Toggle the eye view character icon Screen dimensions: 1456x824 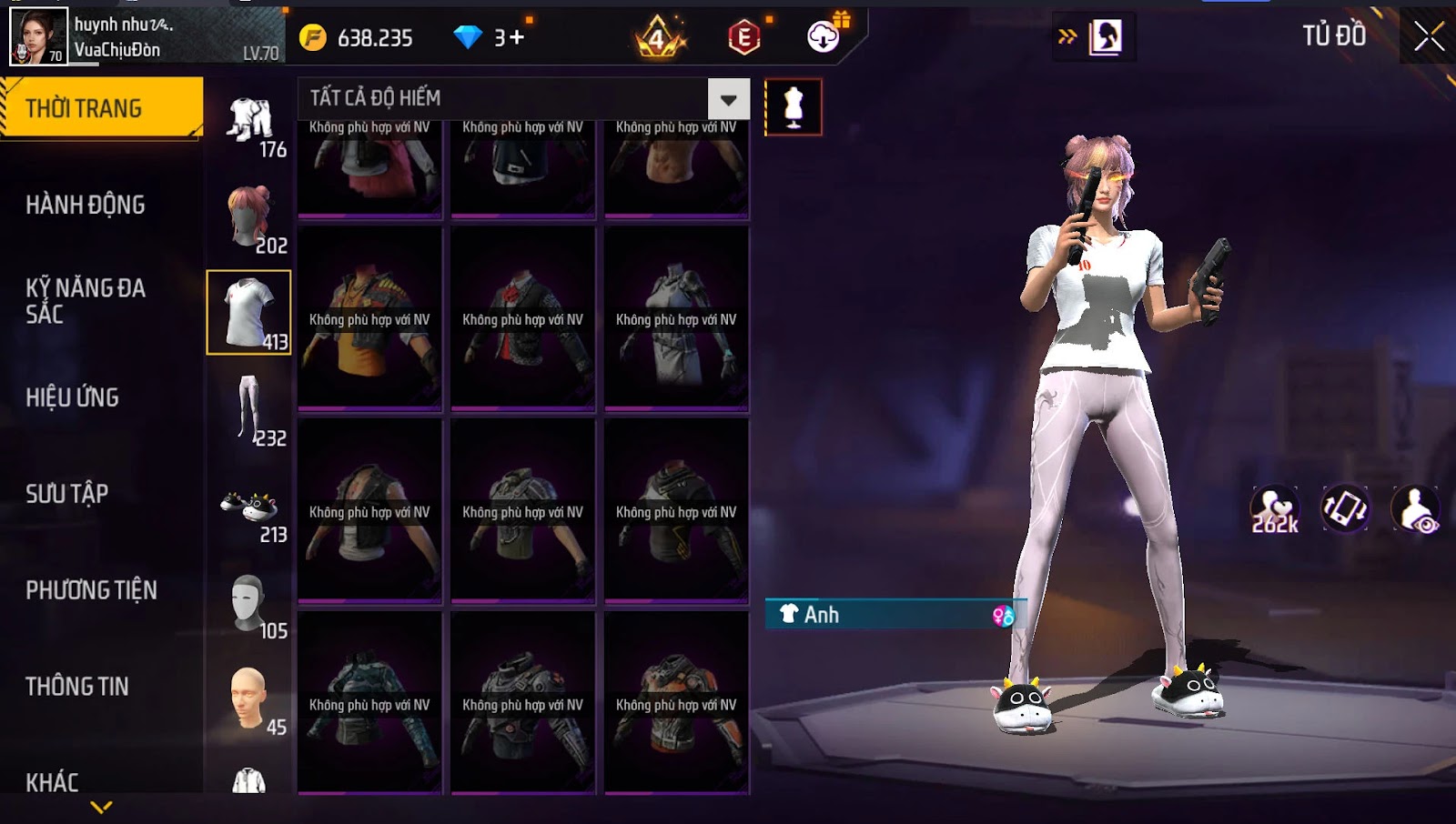[x=1416, y=509]
